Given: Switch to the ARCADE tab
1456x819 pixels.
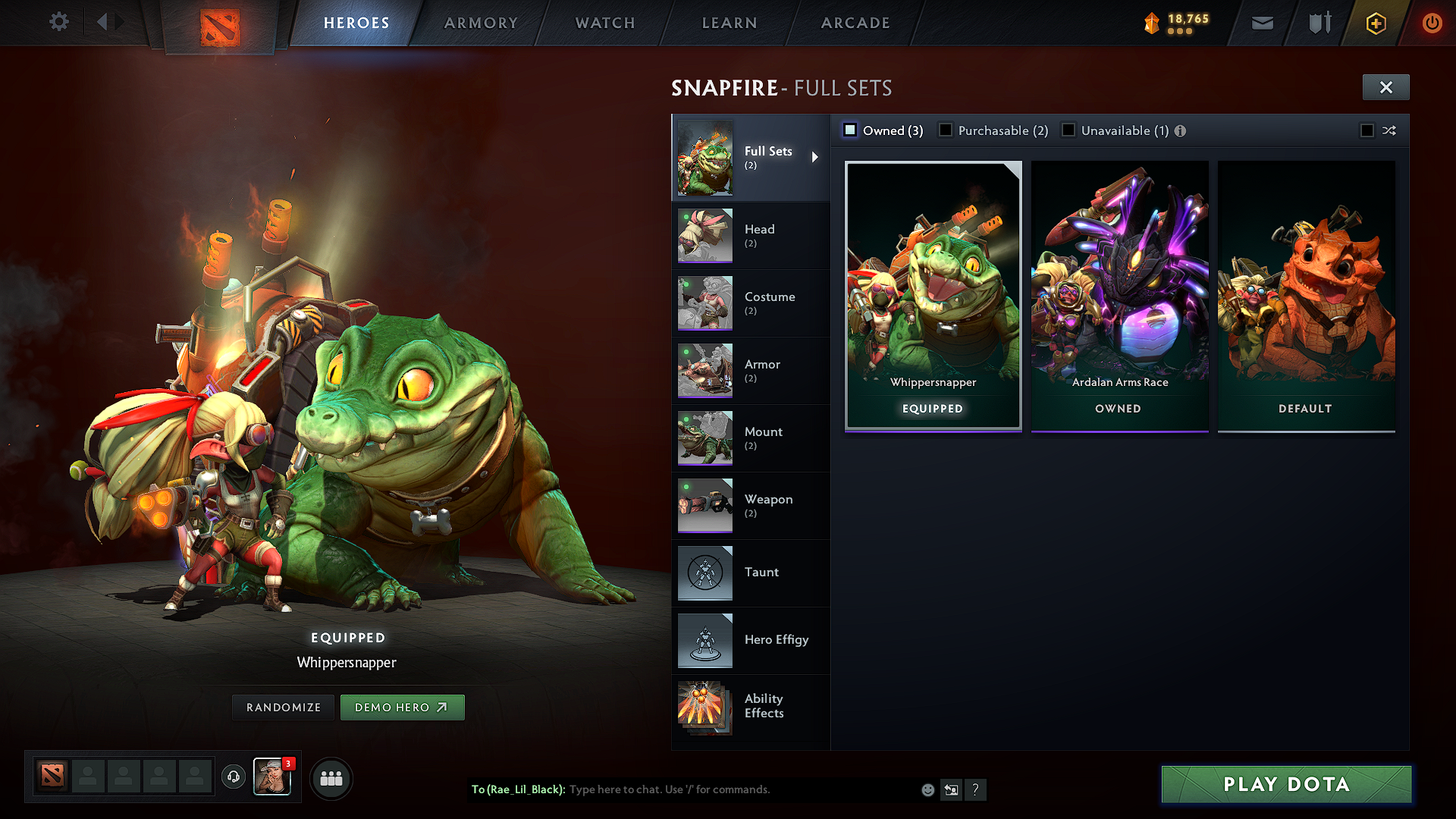Looking at the screenshot, I should pyautogui.click(x=855, y=23).
